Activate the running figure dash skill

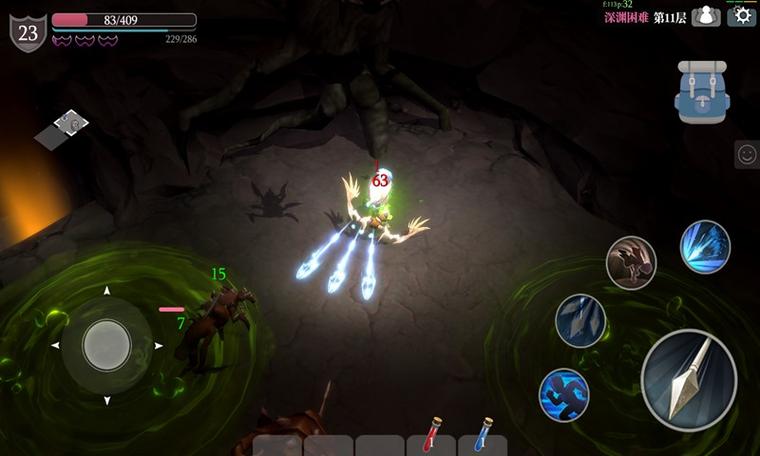pos(564,395)
